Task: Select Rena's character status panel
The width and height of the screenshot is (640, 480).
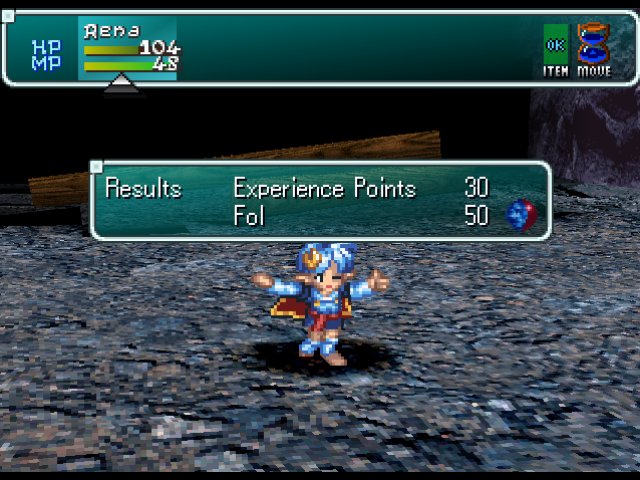Action: (x=127, y=48)
